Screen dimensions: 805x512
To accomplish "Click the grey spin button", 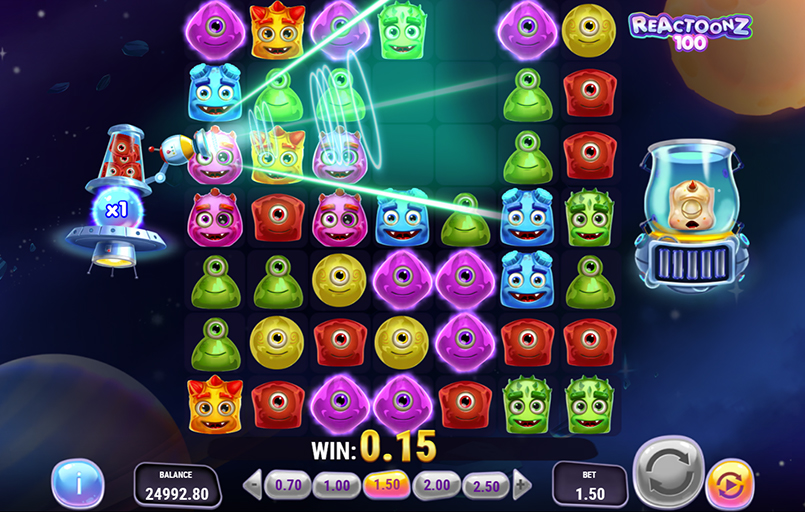I will [669, 472].
